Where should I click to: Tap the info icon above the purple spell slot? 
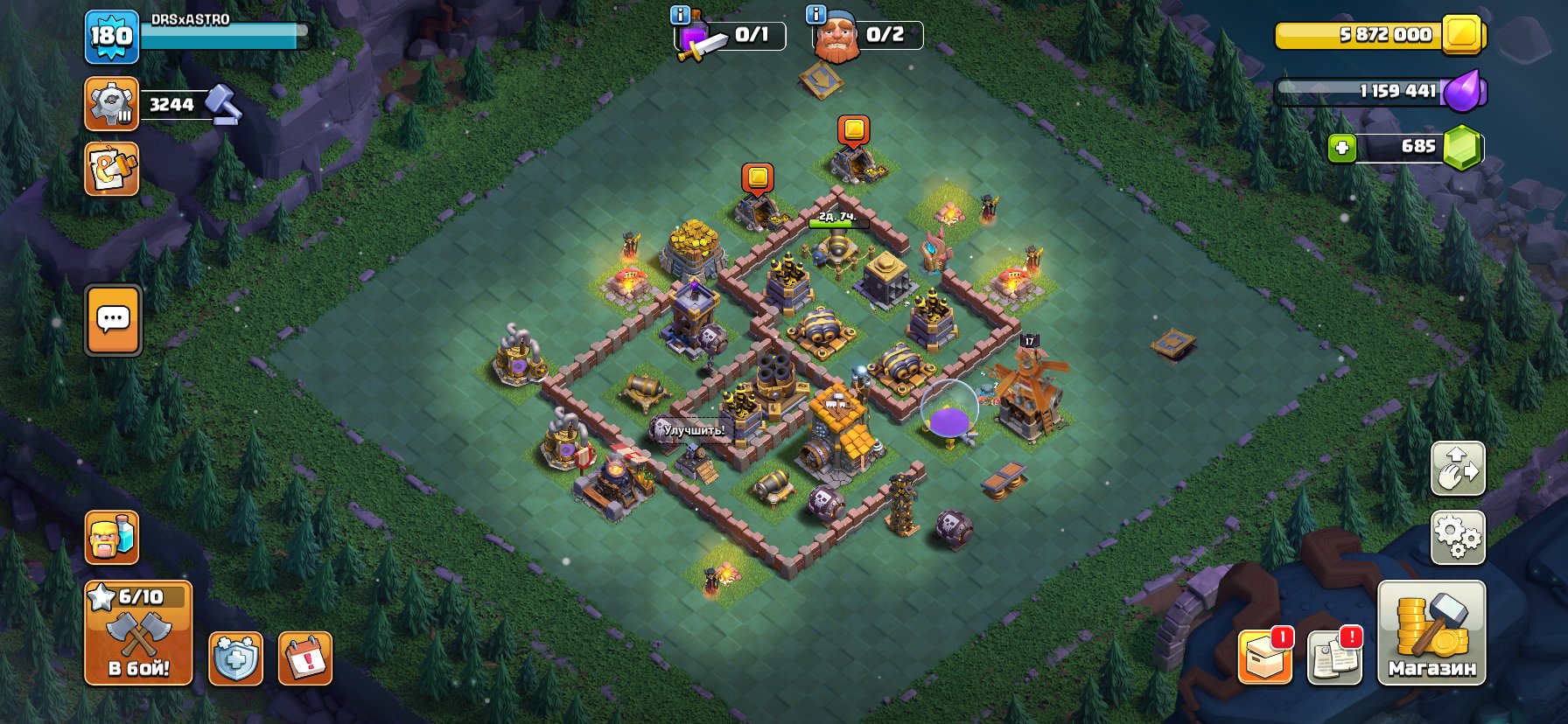click(x=681, y=14)
